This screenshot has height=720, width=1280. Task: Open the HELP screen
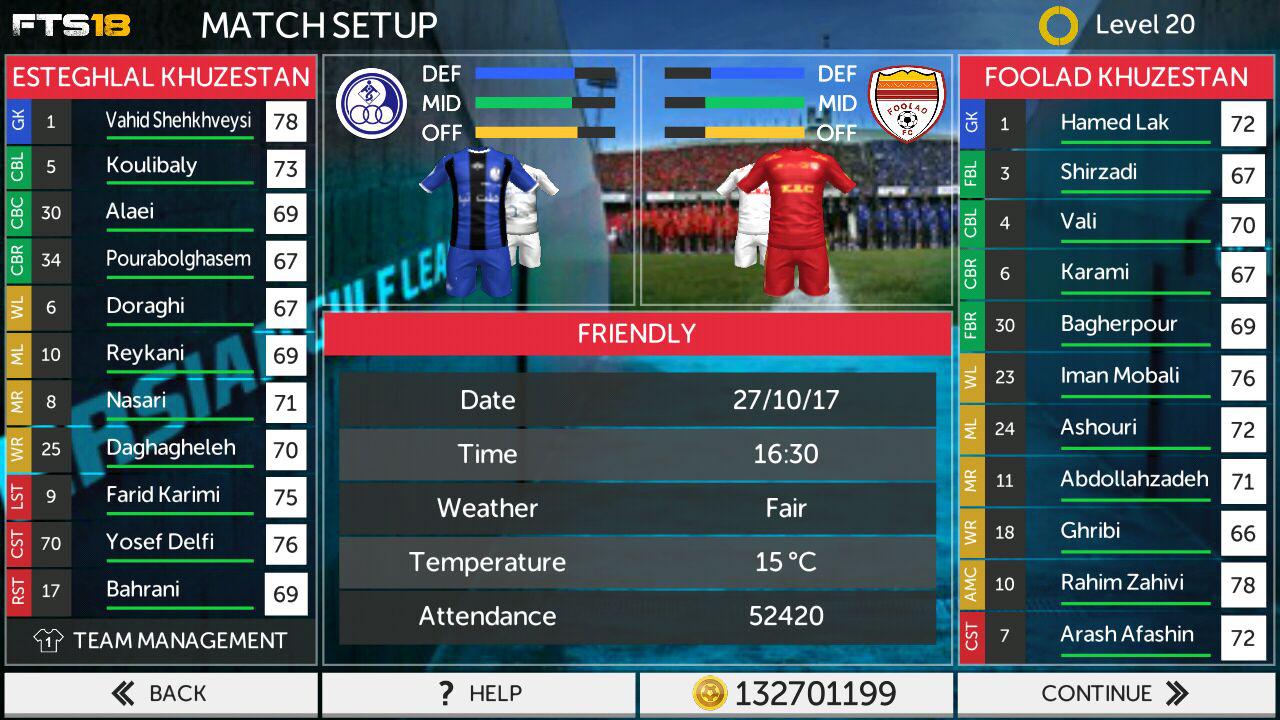click(478, 693)
